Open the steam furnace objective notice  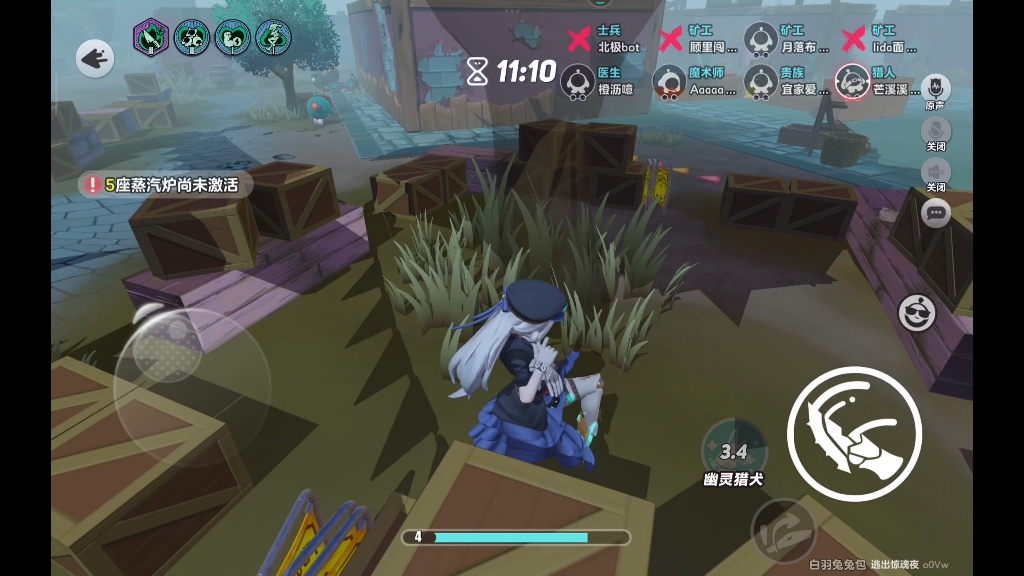(165, 185)
